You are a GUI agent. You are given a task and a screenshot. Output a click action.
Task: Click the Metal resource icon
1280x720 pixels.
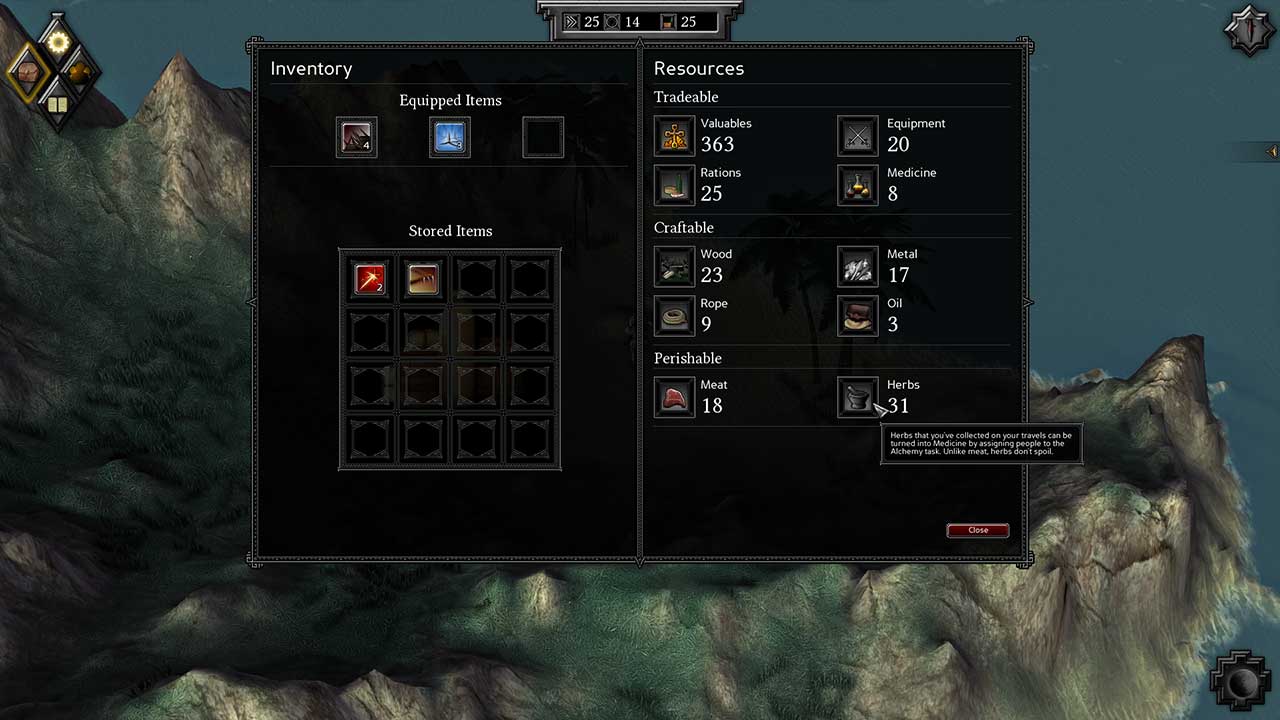tap(857, 266)
